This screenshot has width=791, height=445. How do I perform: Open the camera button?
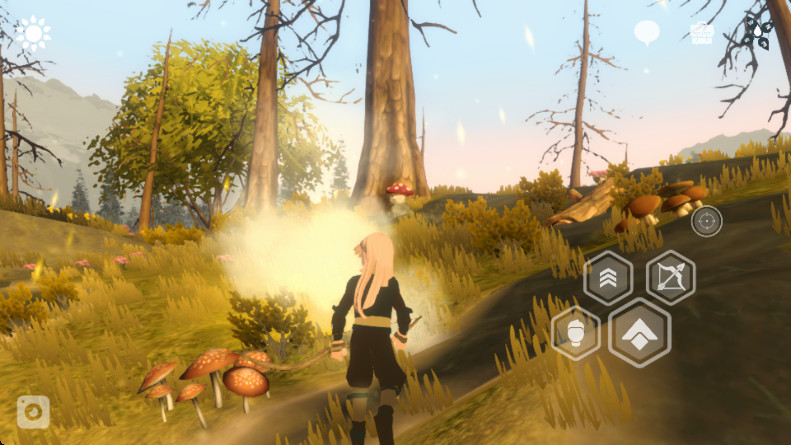[x=34, y=411]
